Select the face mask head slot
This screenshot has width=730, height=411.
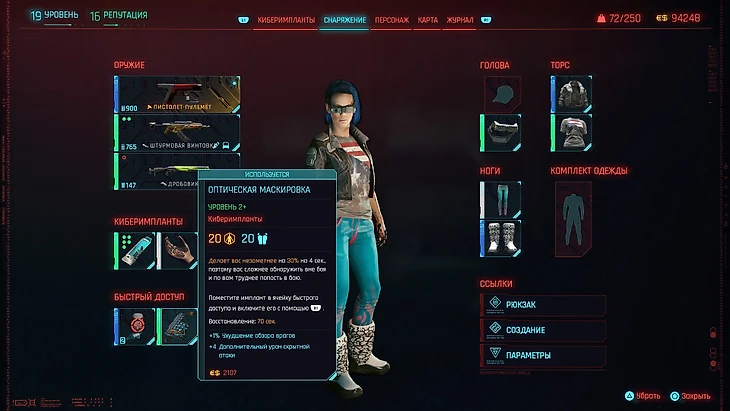(x=503, y=133)
